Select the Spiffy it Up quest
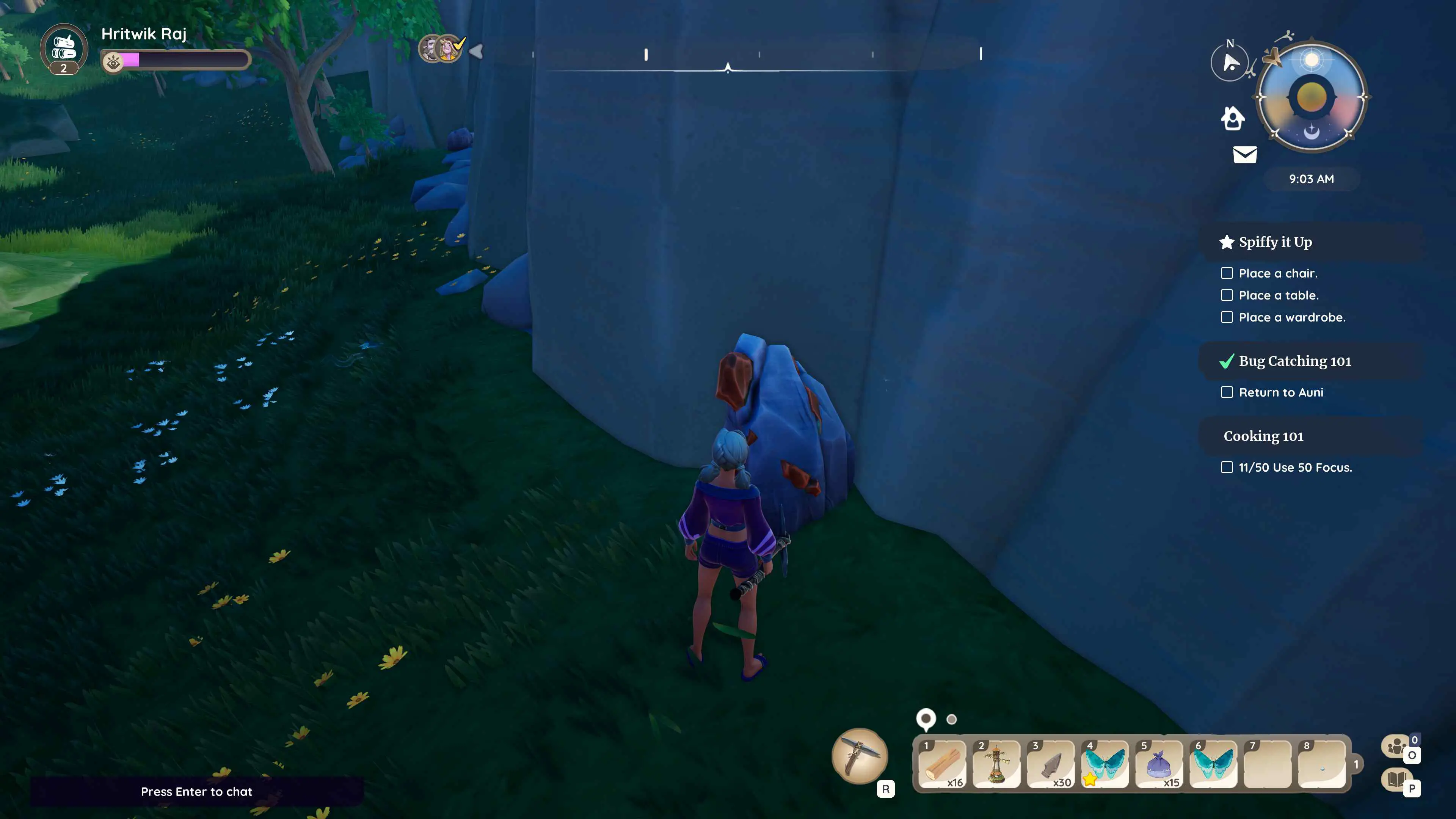This screenshot has width=1456, height=819. (x=1275, y=242)
